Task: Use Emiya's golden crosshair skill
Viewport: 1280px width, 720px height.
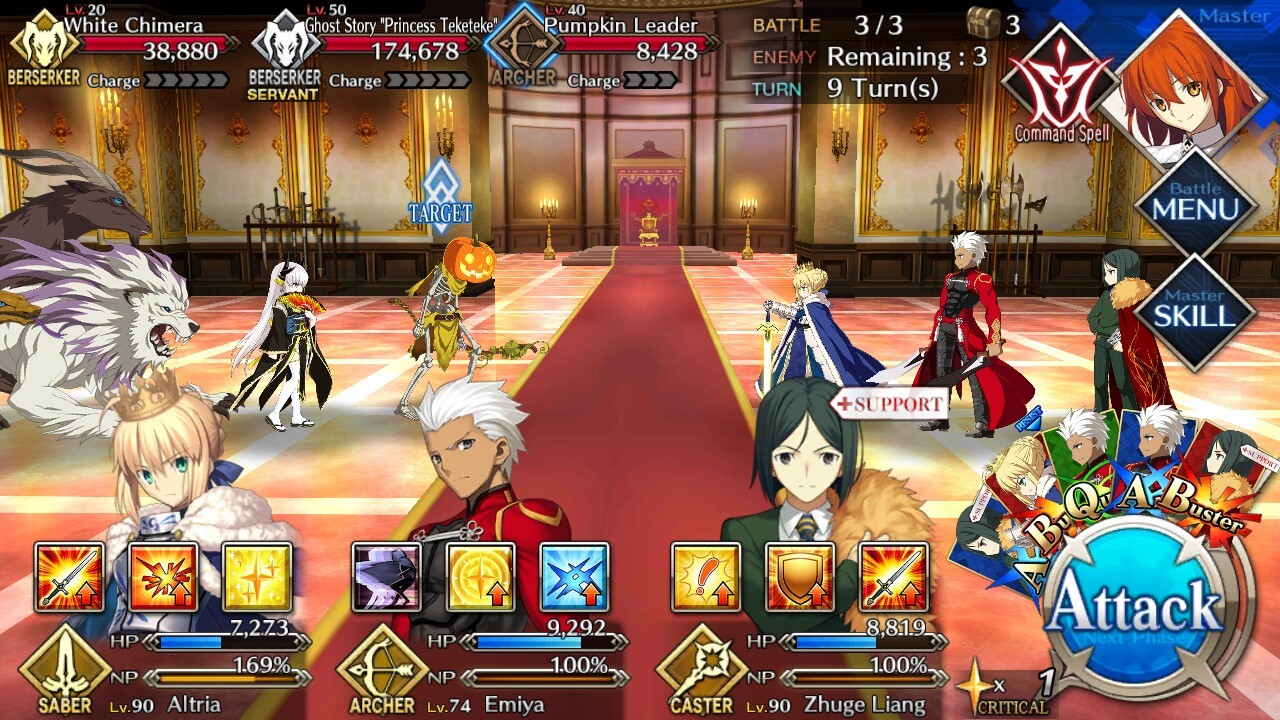Action: click(x=480, y=577)
